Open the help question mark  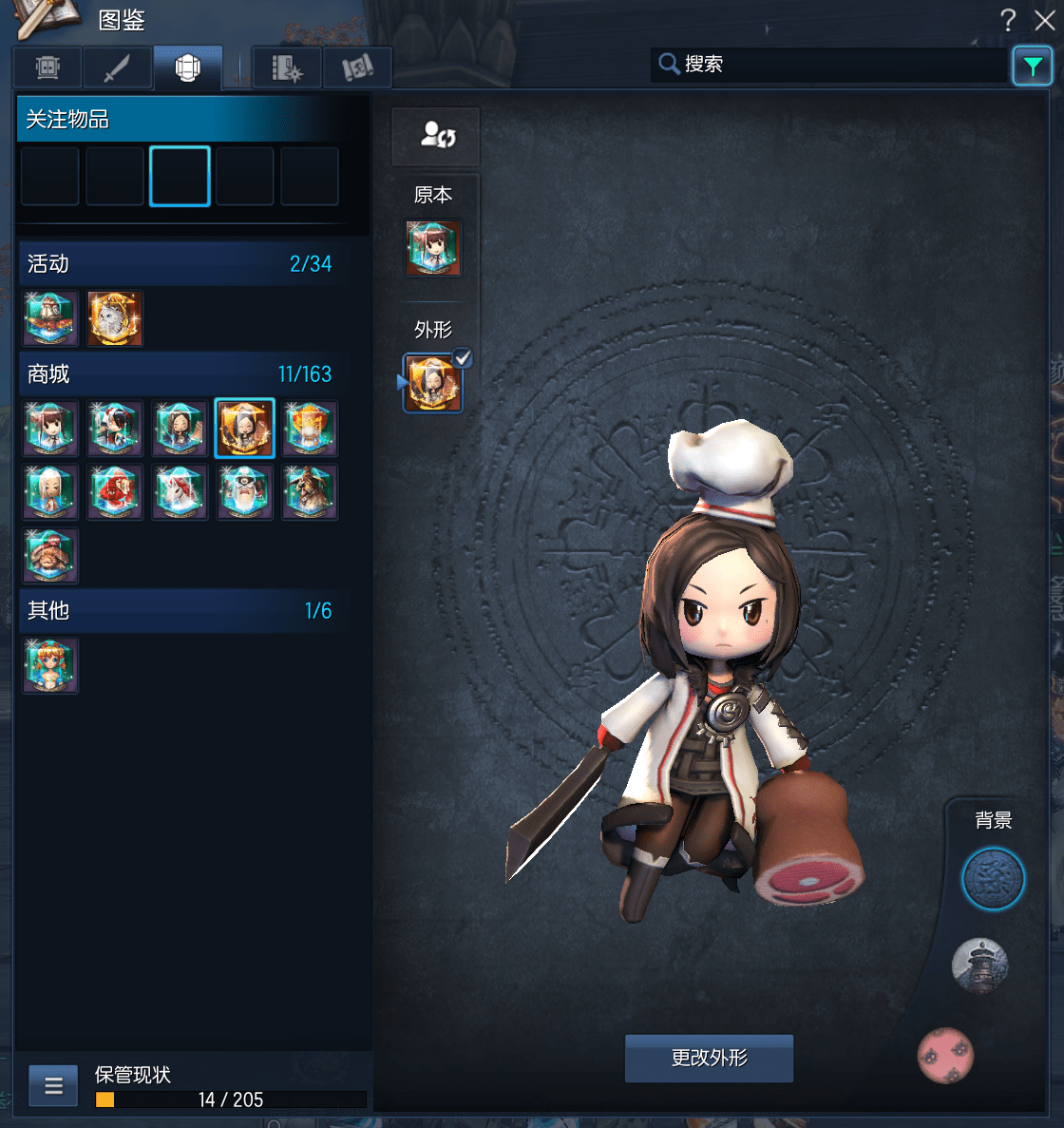pyautogui.click(x=1008, y=20)
